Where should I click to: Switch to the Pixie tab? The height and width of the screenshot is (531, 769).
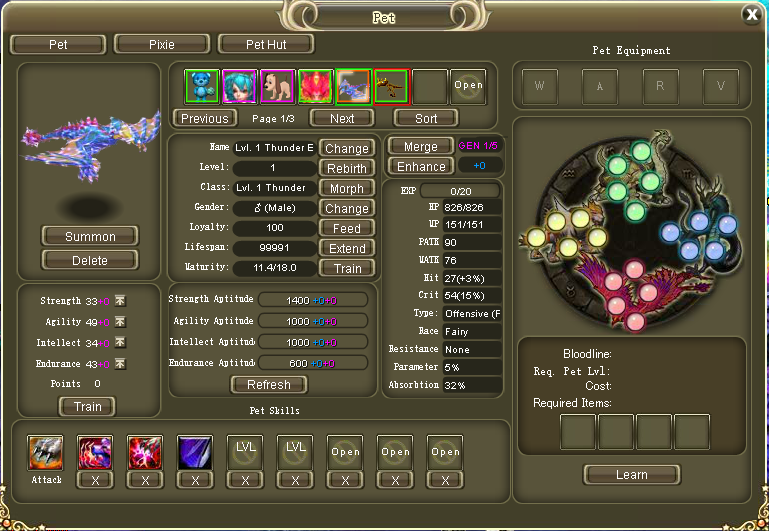[161, 44]
